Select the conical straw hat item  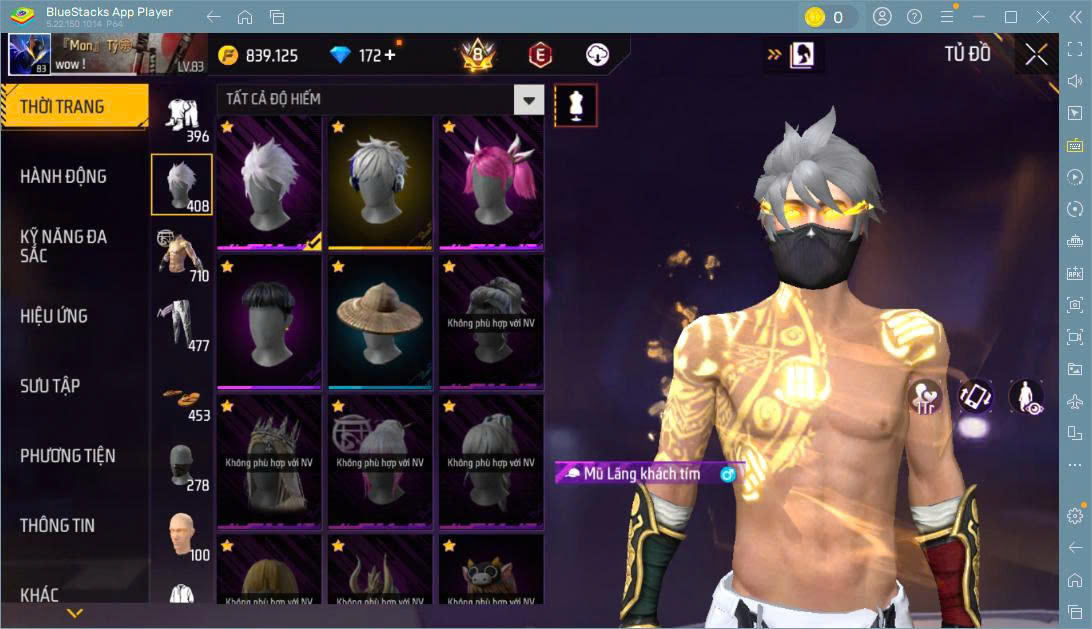(x=380, y=321)
